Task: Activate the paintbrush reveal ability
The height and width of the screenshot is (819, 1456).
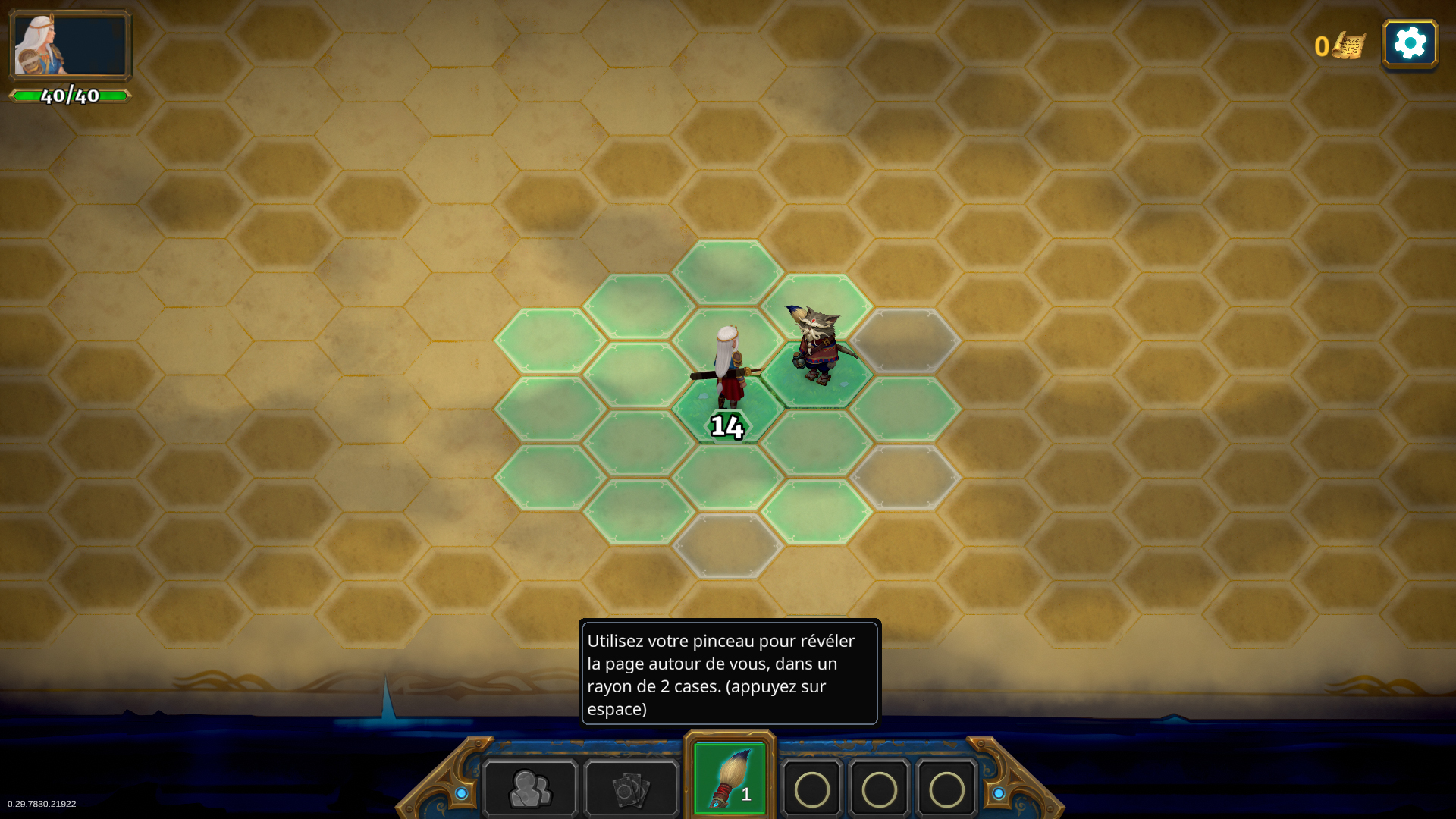Action: pyautogui.click(x=730, y=779)
